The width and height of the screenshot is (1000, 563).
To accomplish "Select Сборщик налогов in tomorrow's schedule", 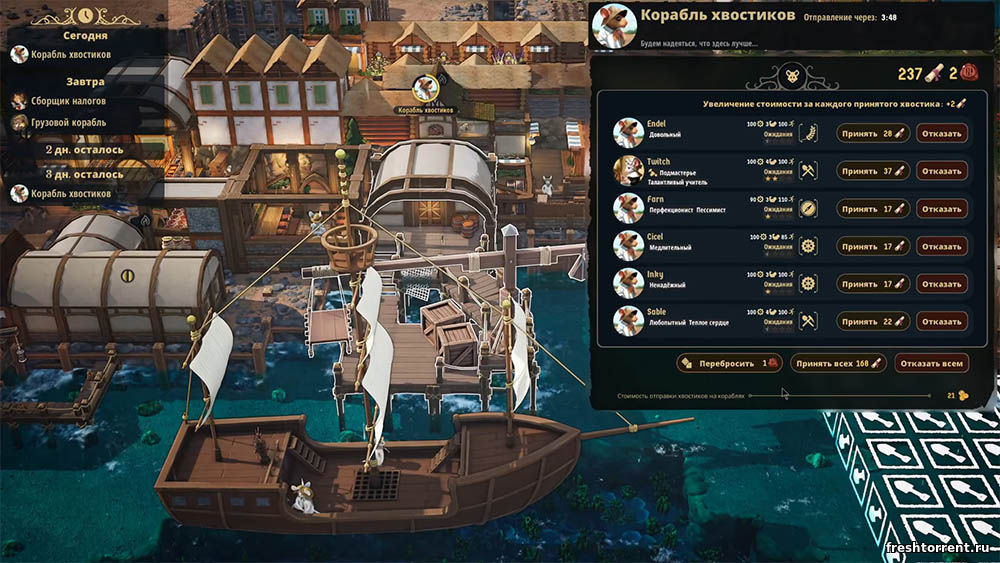I will (68, 101).
